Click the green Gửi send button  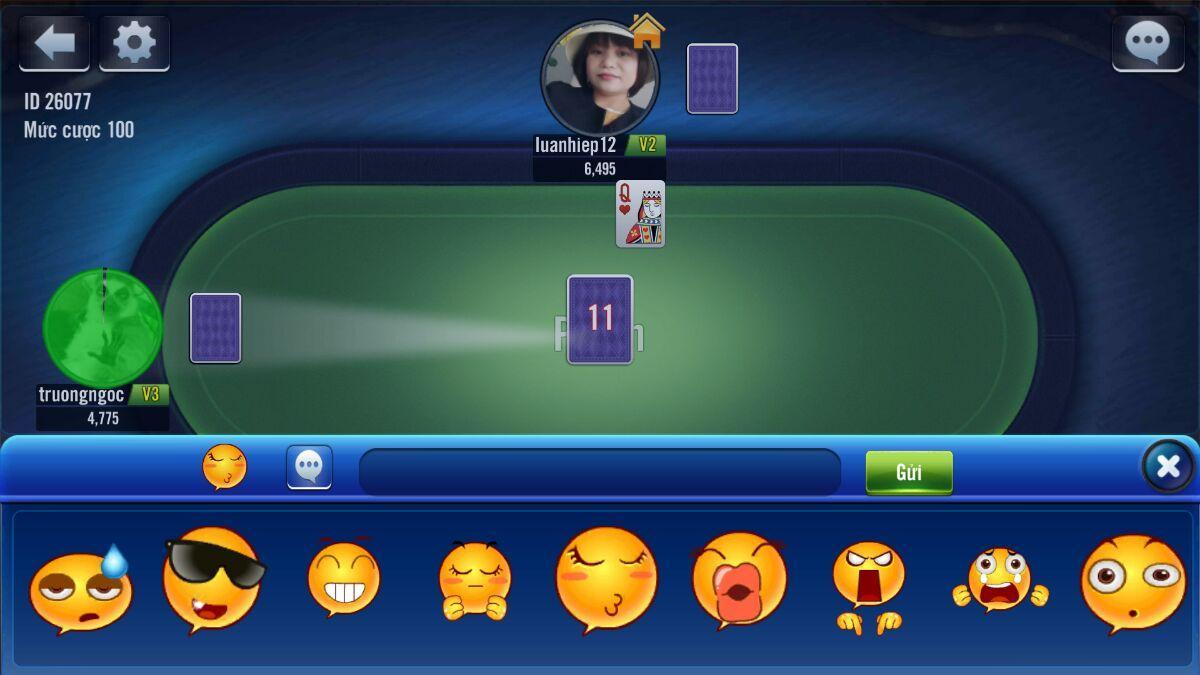(908, 472)
